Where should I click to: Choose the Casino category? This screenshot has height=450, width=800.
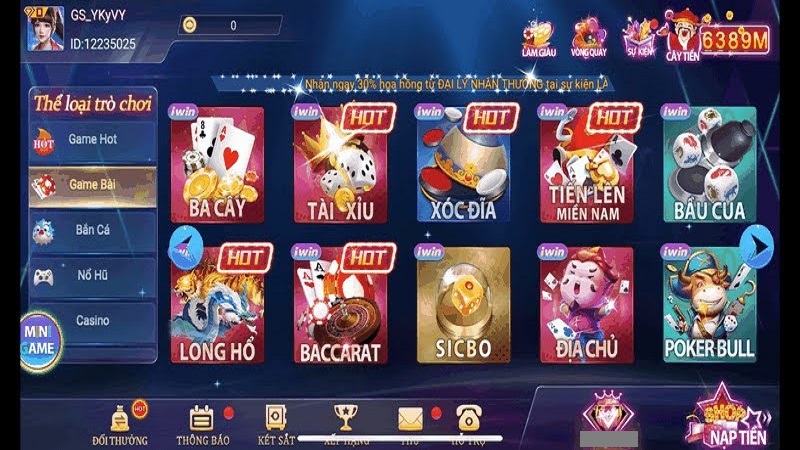click(x=92, y=321)
